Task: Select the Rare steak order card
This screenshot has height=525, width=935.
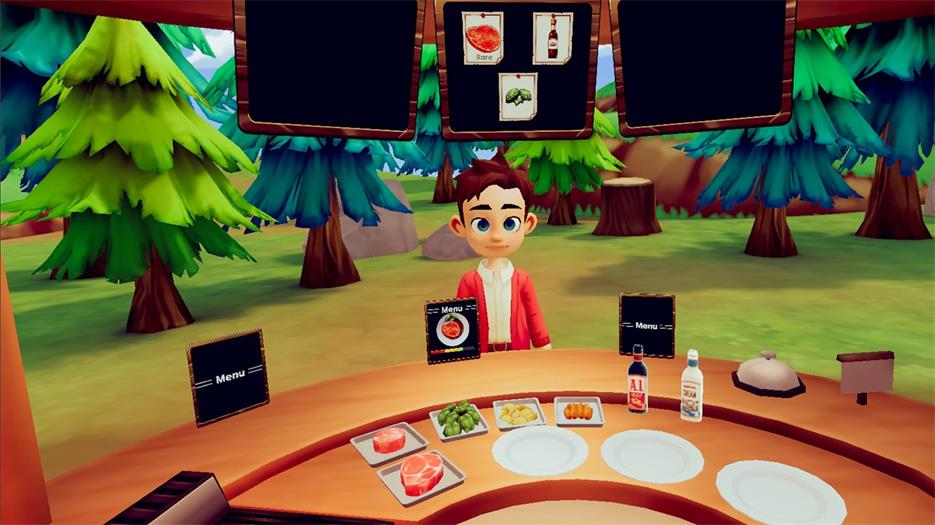Action: pos(482,37)
